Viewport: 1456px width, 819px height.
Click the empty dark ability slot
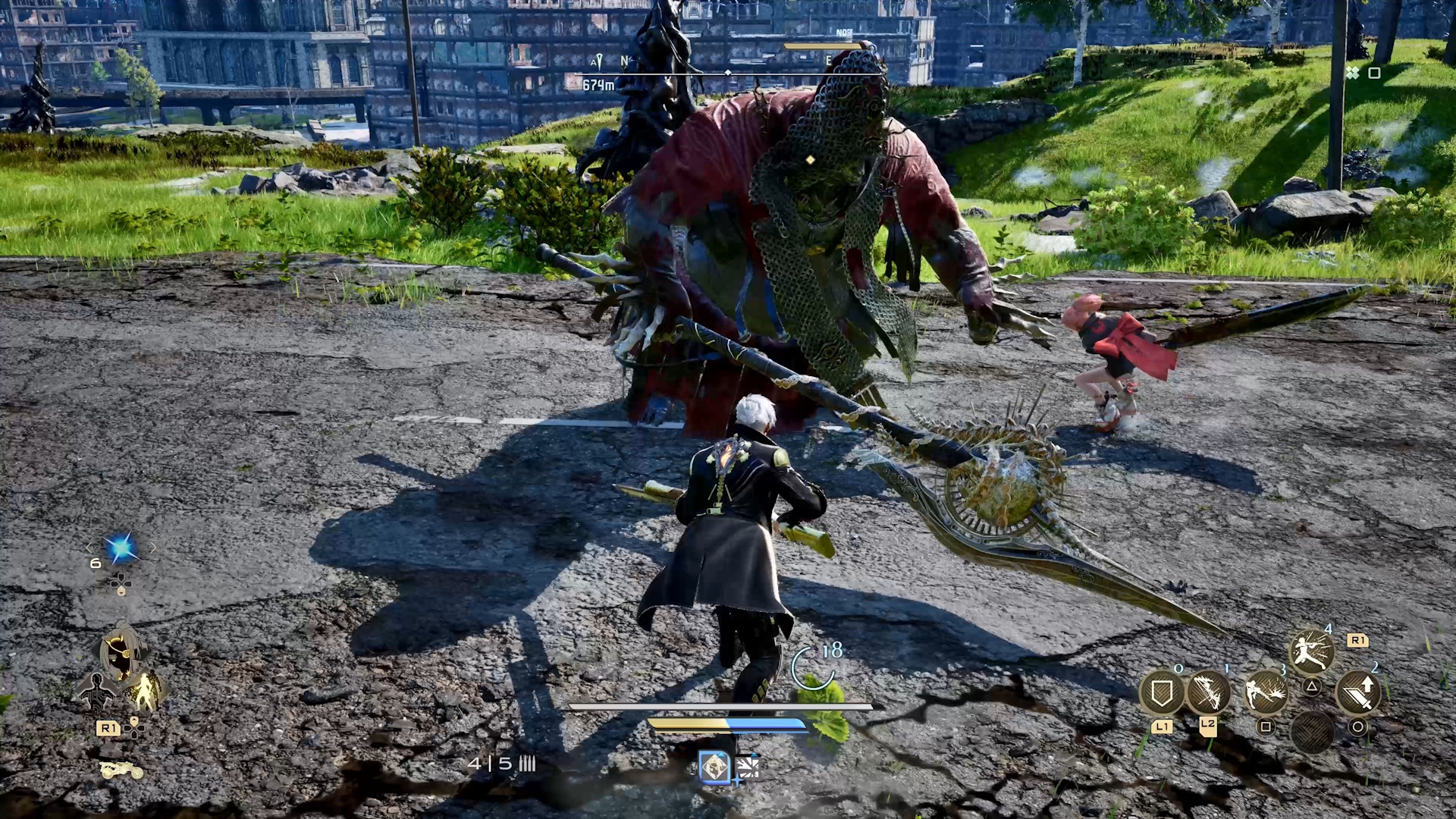1311,732
